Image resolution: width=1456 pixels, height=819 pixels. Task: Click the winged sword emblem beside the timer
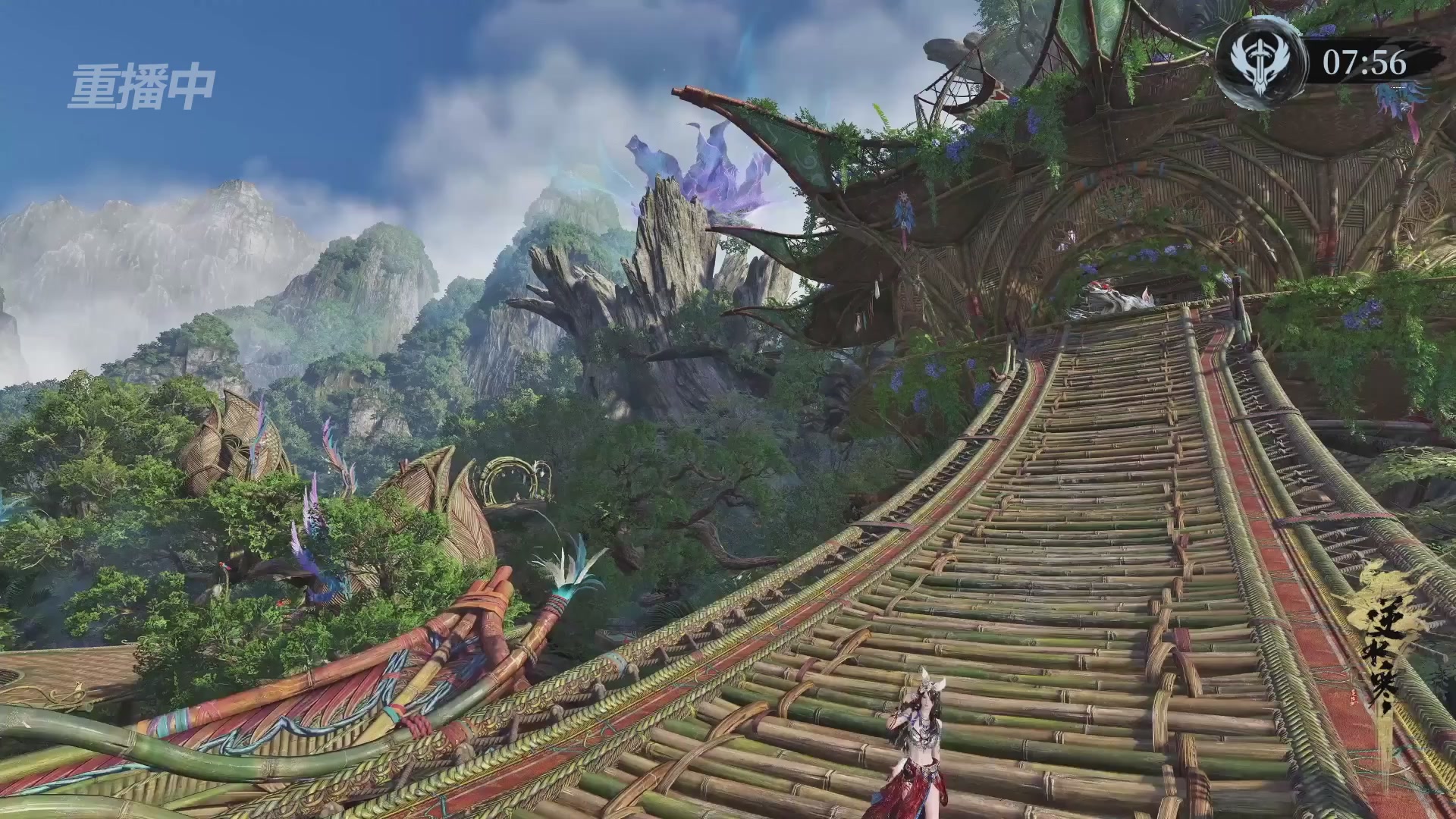[x=1260, y=64]
